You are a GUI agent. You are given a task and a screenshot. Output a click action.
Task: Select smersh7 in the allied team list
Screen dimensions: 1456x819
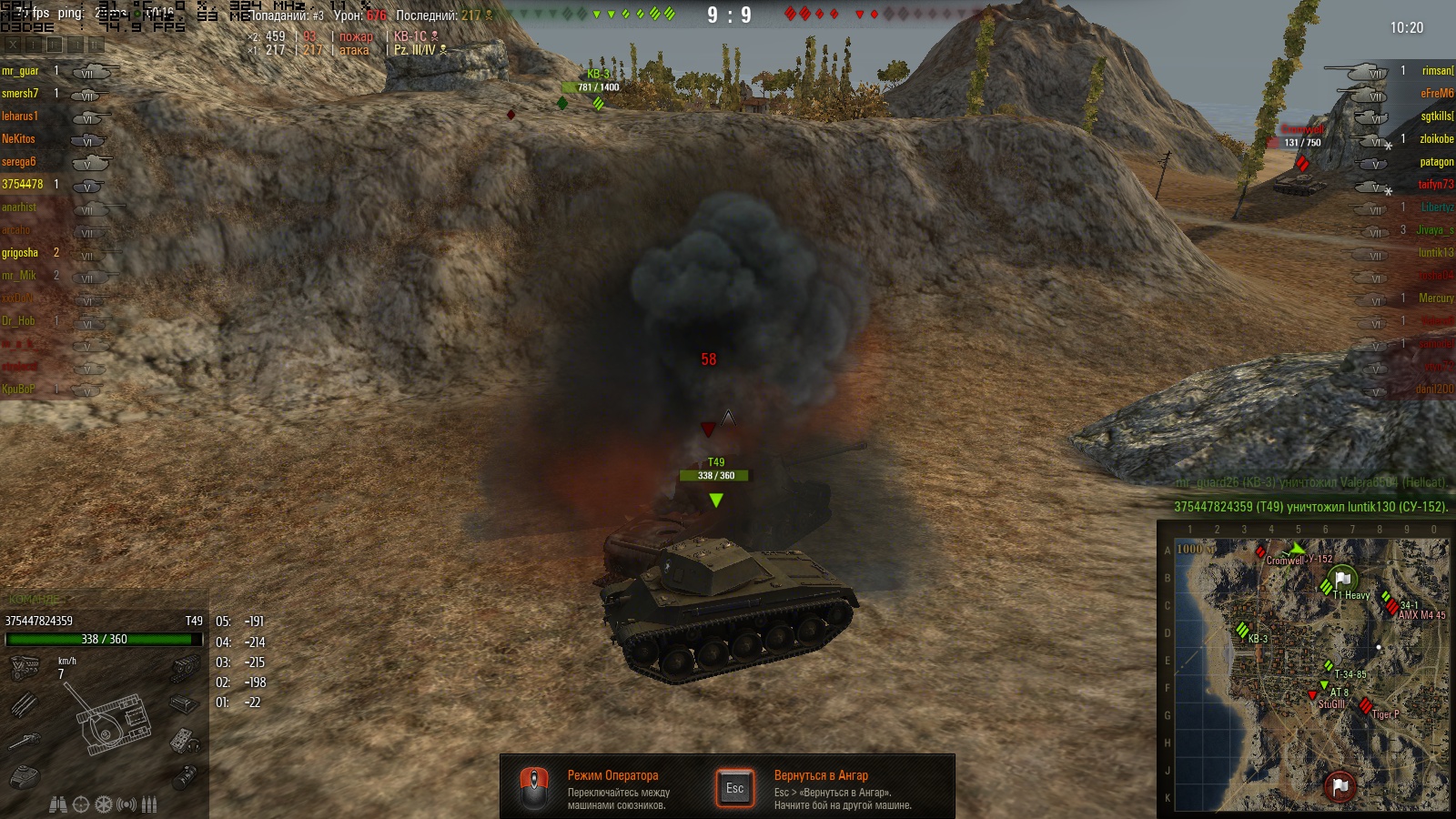click(20, 94)
